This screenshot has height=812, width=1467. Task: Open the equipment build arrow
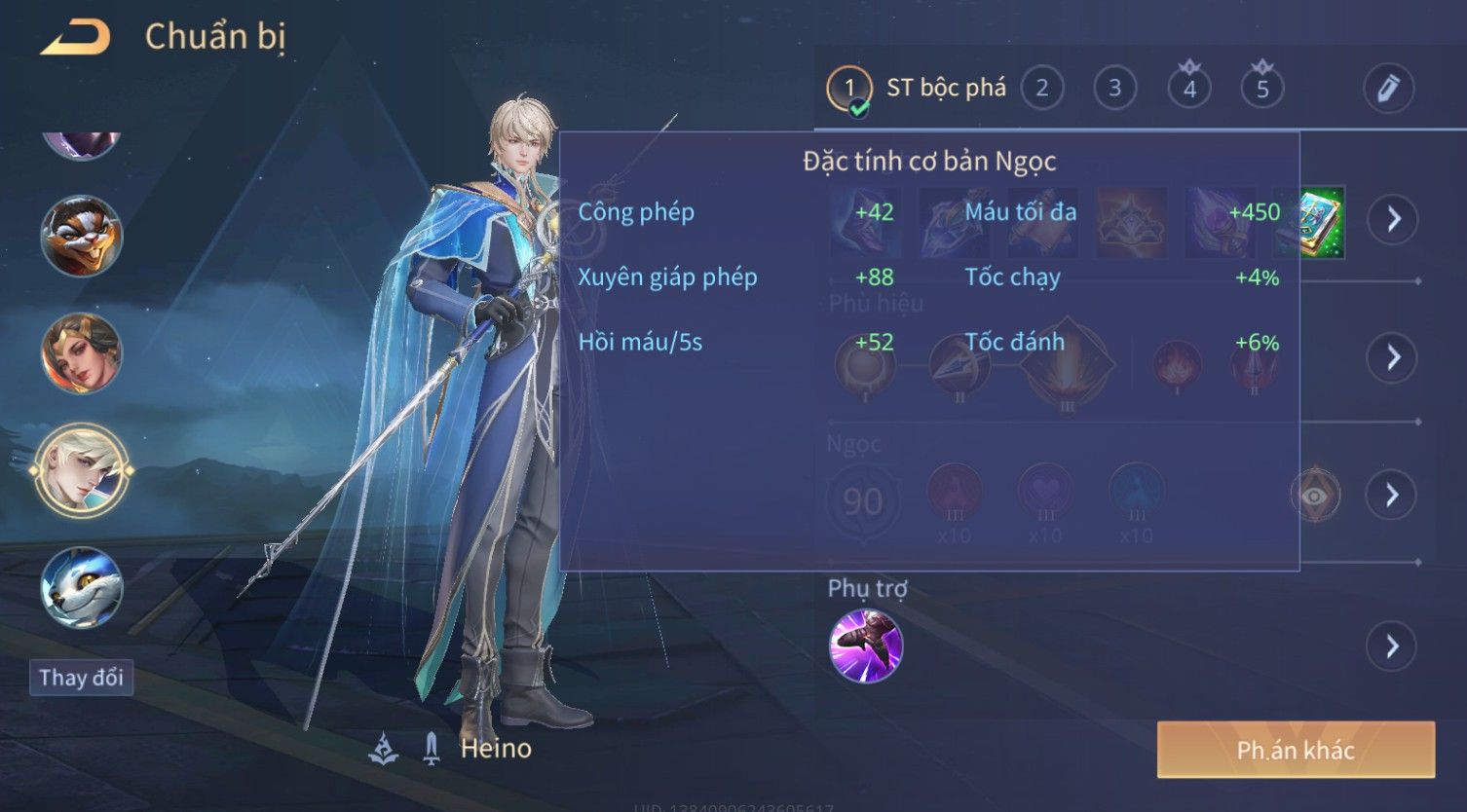click(x=1392, y=219)
